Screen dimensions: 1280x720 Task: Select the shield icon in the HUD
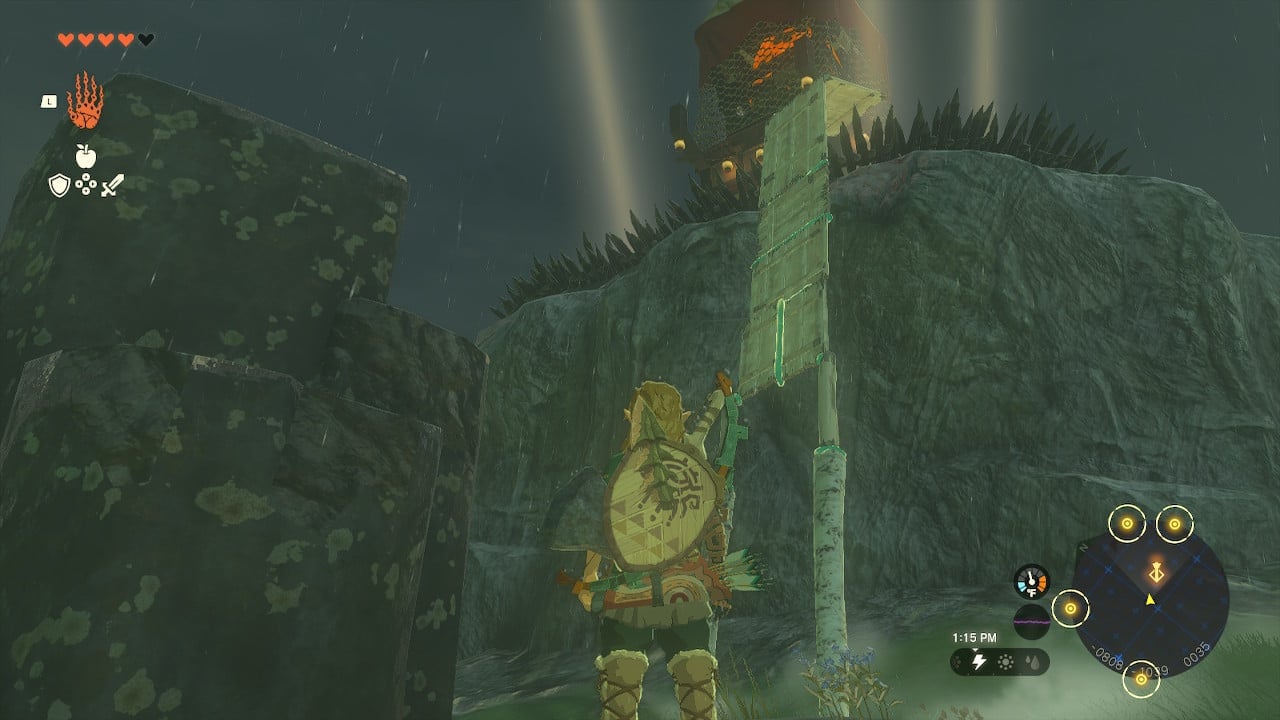58,184
